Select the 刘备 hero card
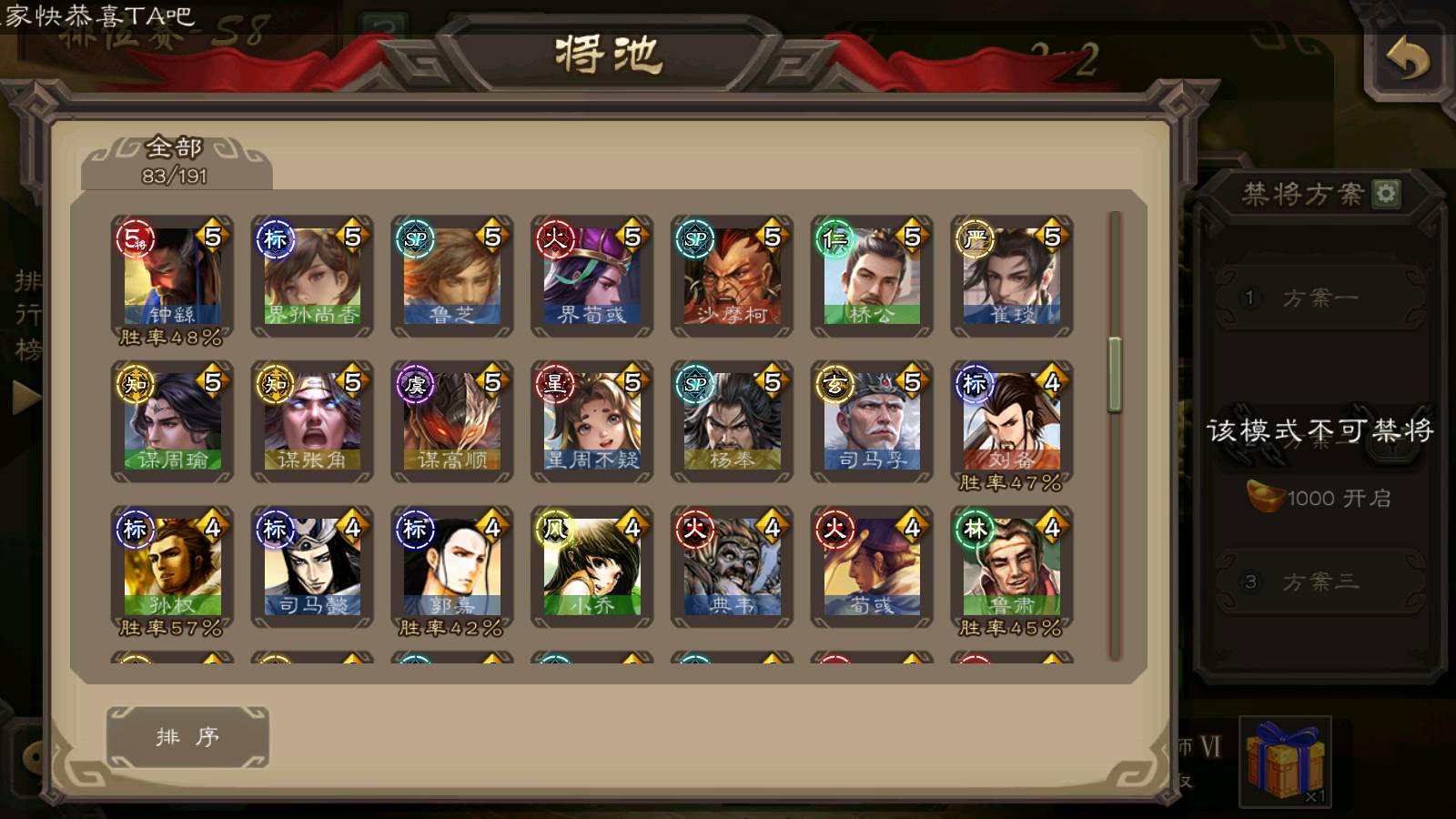 click(1011, 421)
